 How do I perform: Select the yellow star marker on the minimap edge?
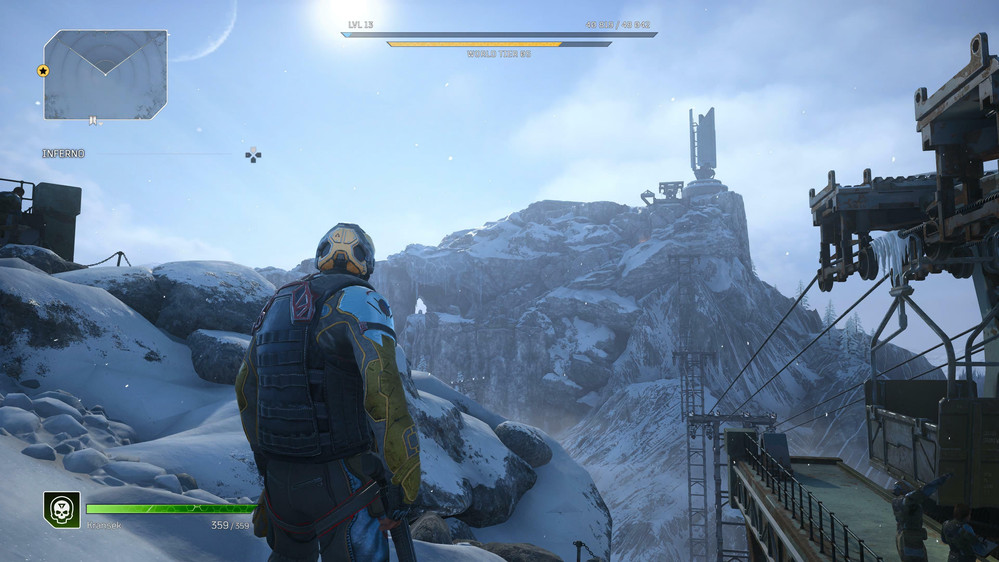tap(43, 71)
